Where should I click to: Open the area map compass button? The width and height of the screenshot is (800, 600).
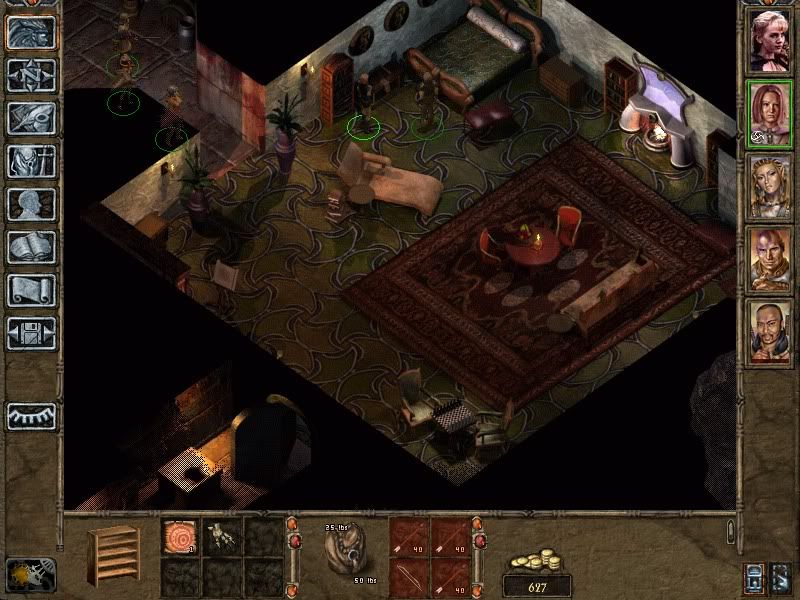[x=31, y=75]
